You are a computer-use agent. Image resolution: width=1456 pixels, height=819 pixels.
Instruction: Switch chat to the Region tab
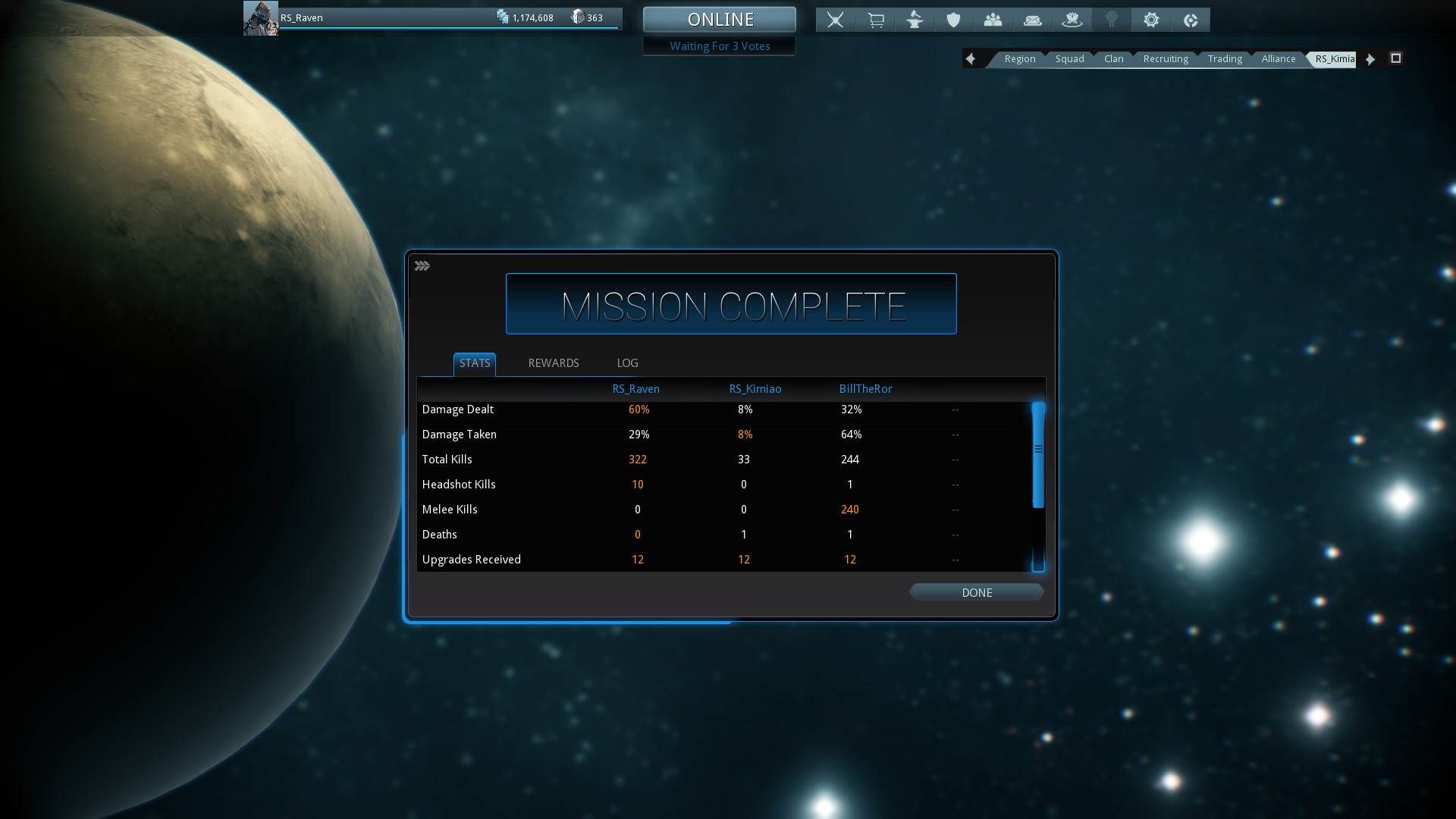(1019, 58)
